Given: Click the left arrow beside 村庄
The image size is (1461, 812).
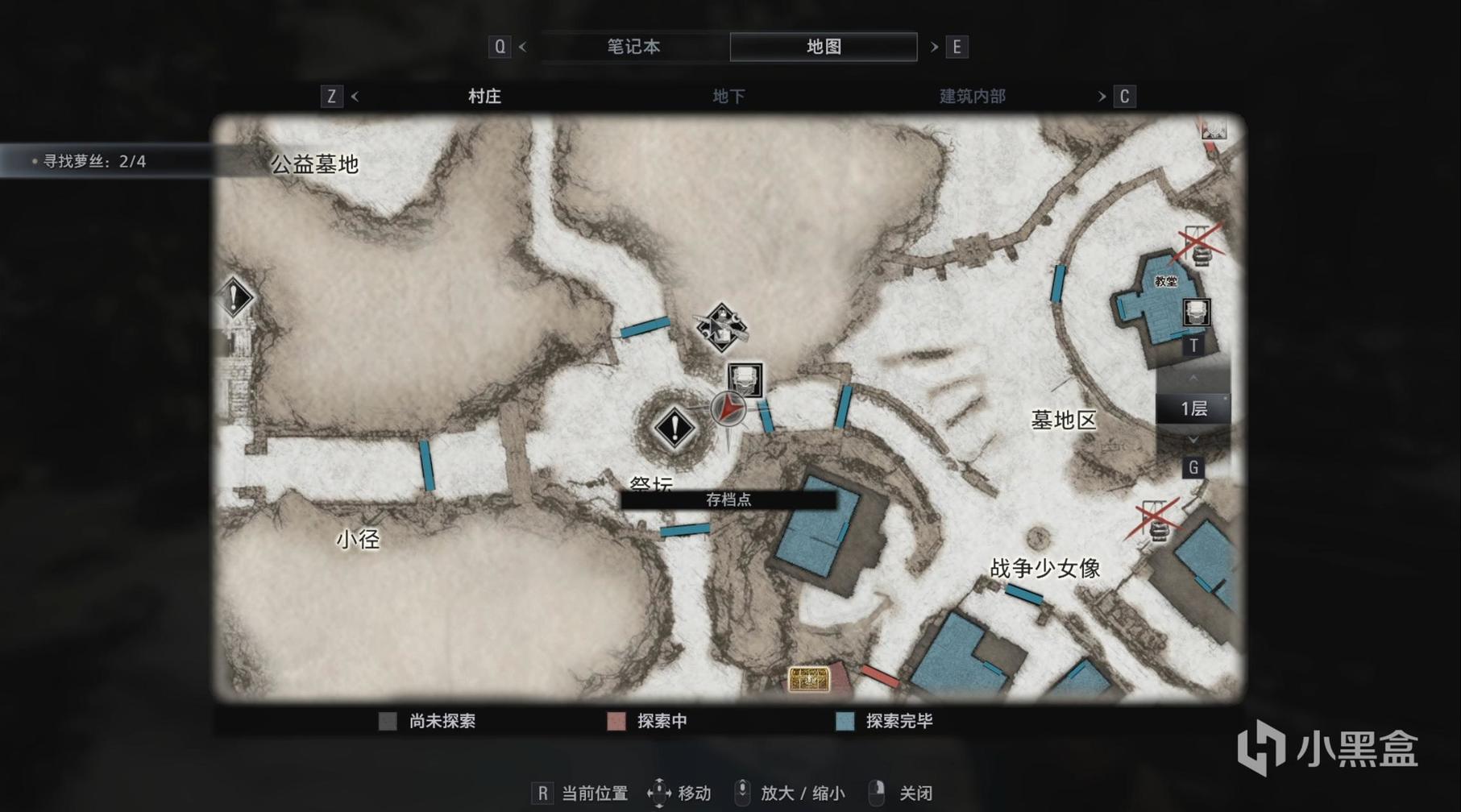Looking at the screenshot, I should (355, 97).
